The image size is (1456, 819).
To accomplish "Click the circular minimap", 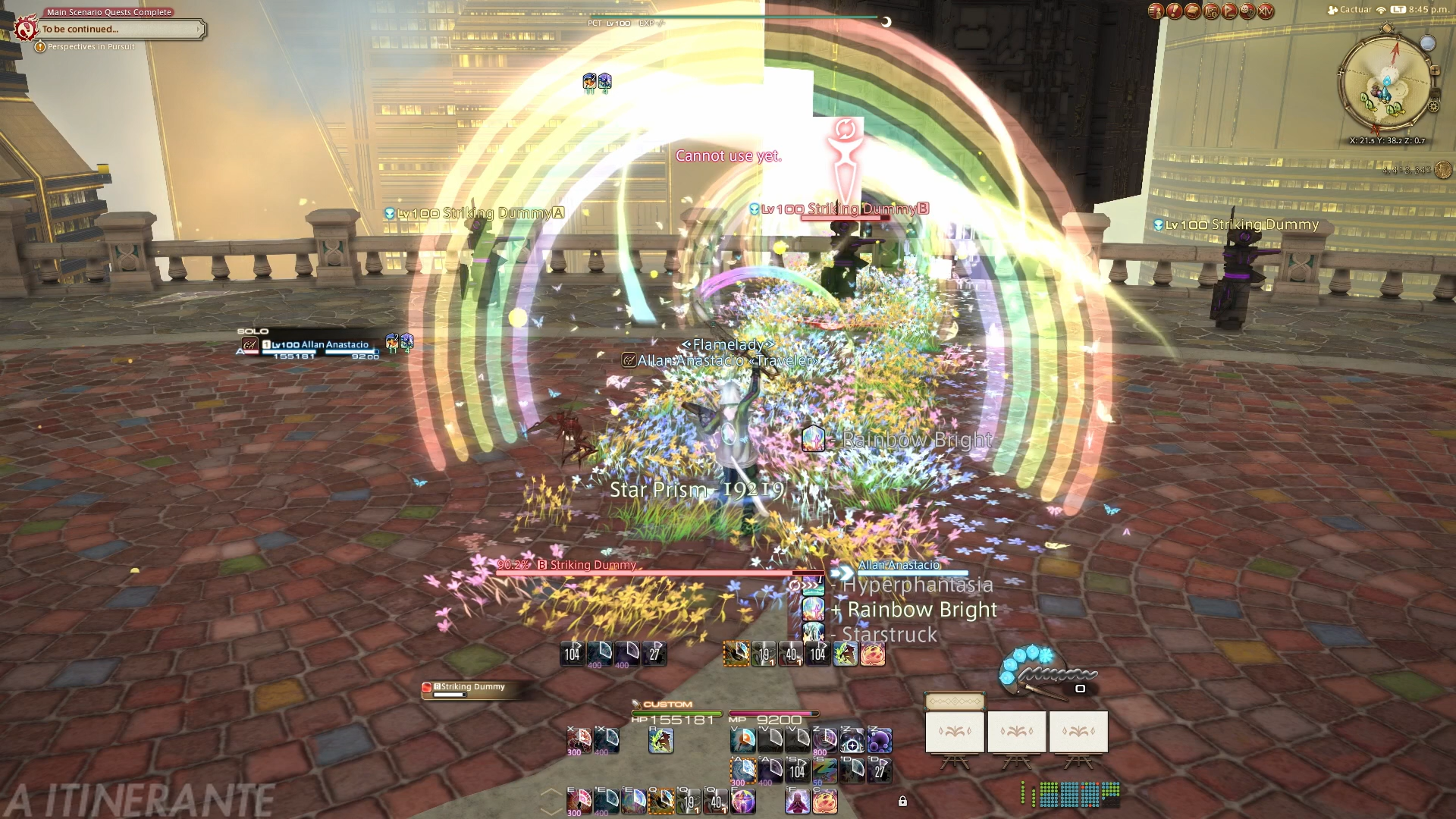I will coord(1386,83).
